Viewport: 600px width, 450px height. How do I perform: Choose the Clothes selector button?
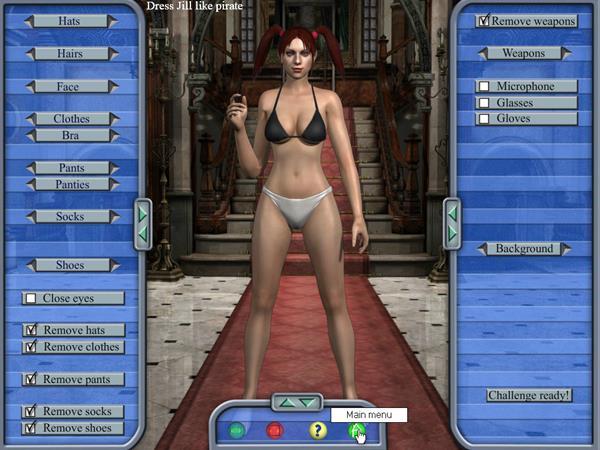pyautogui.click(x=72, y=119)
